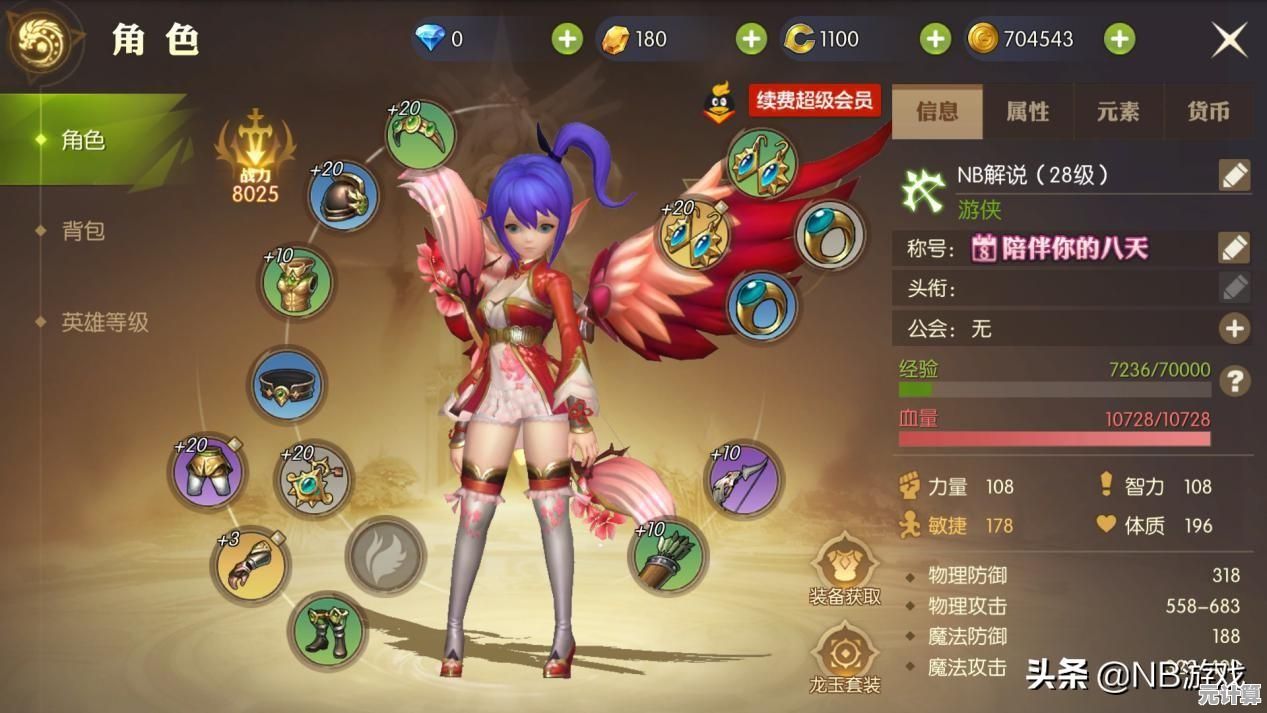This screenshot has height=713, width=1267.
Task: Click the 续费超级会员 button
Action: [814, 101]
